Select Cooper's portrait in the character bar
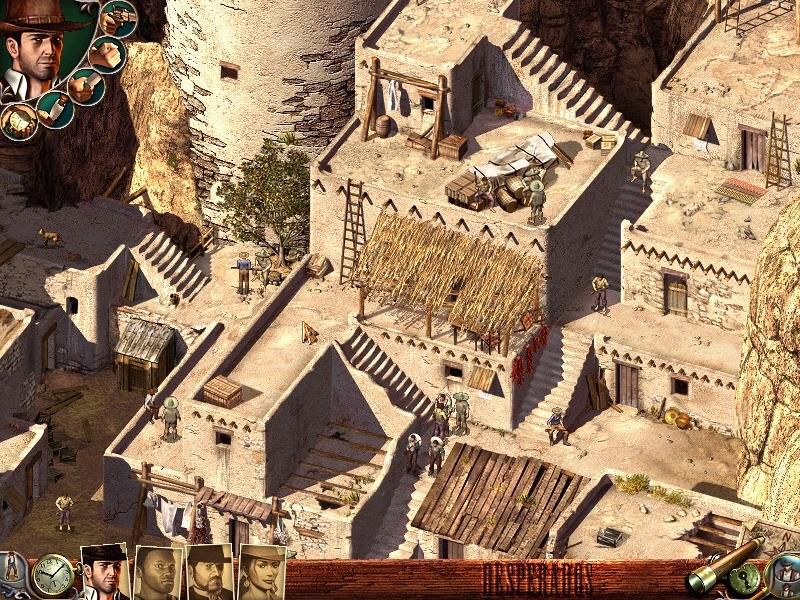The width and height of the screenshot is (800, 600). point(104,573)
